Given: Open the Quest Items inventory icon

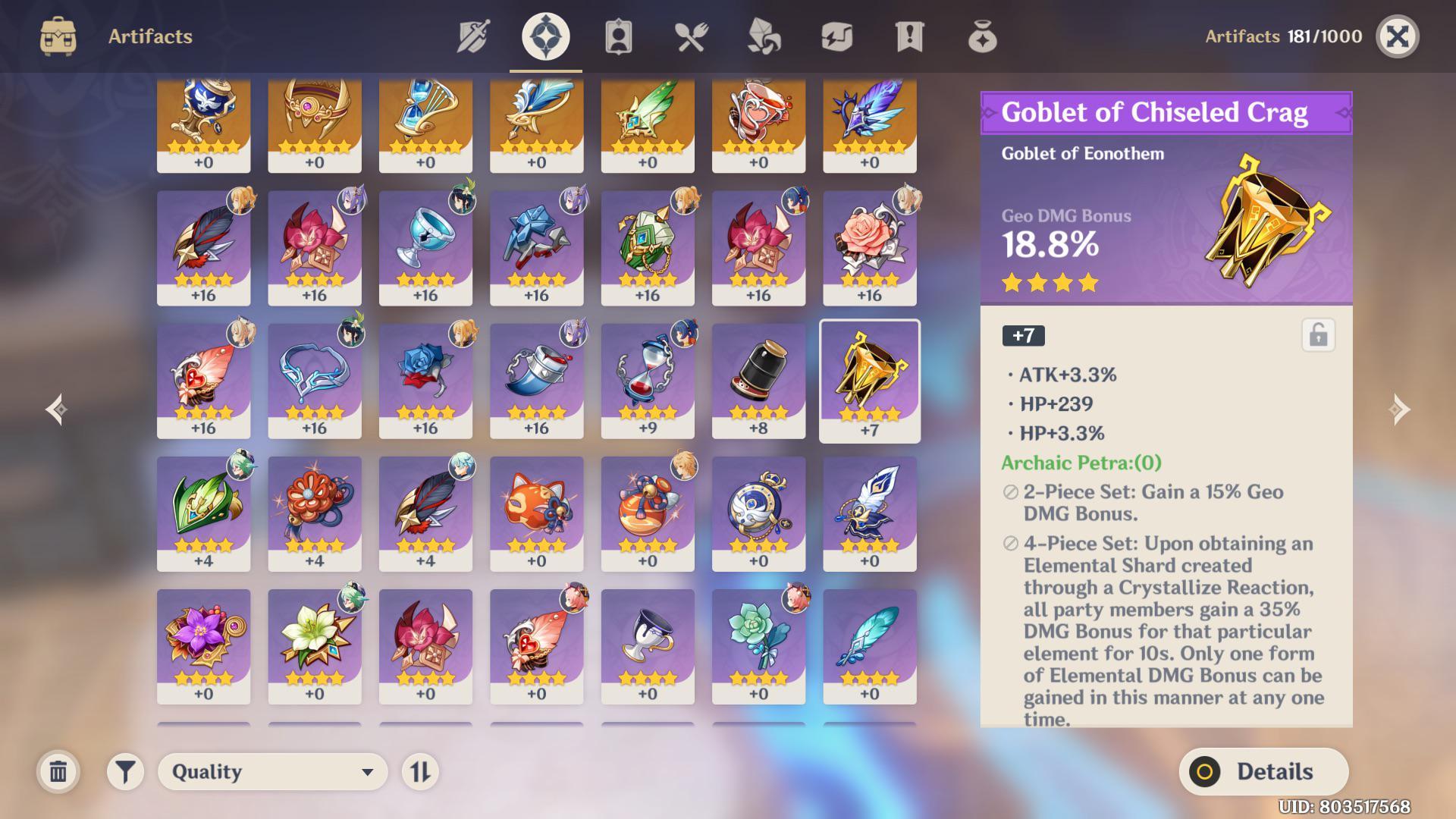Looking at the screenshot, I should click(x=908, y=36).
